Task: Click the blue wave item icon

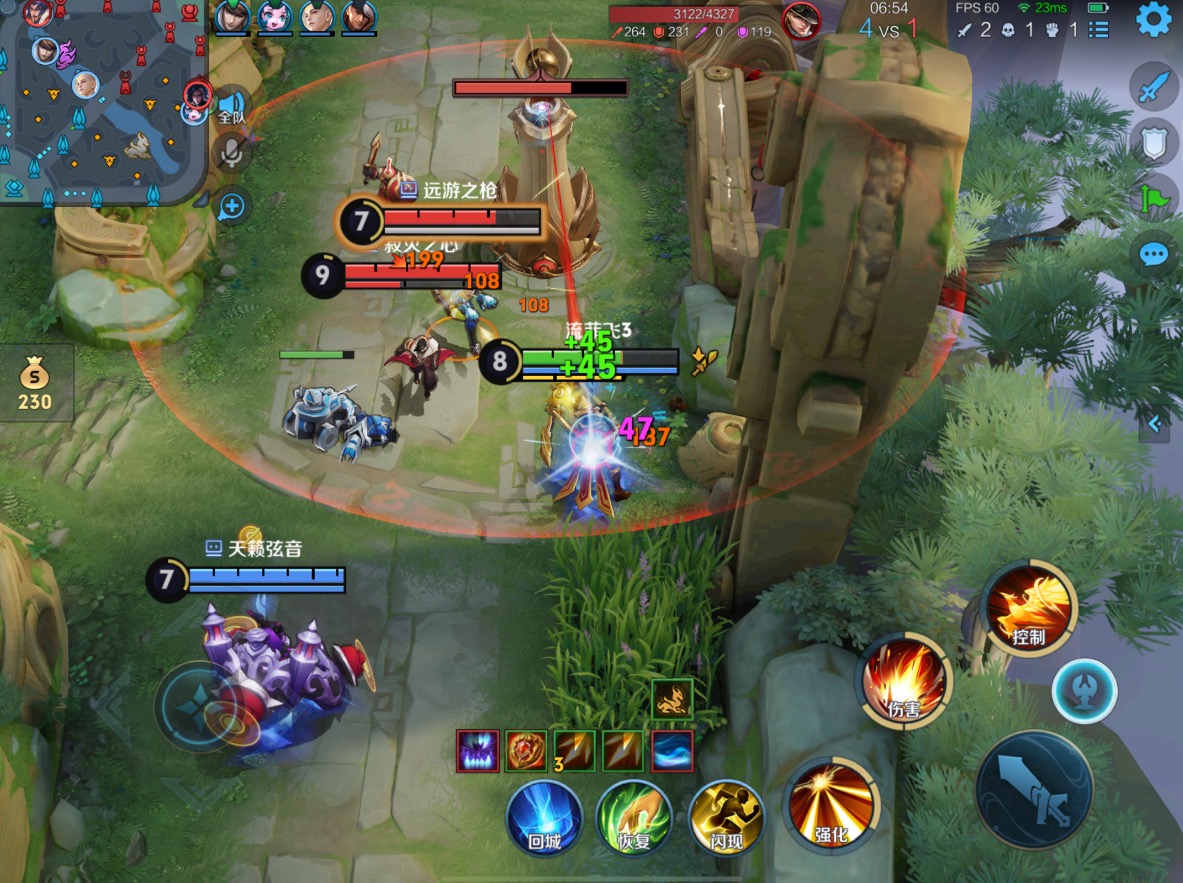Action: tap(672, 751)
